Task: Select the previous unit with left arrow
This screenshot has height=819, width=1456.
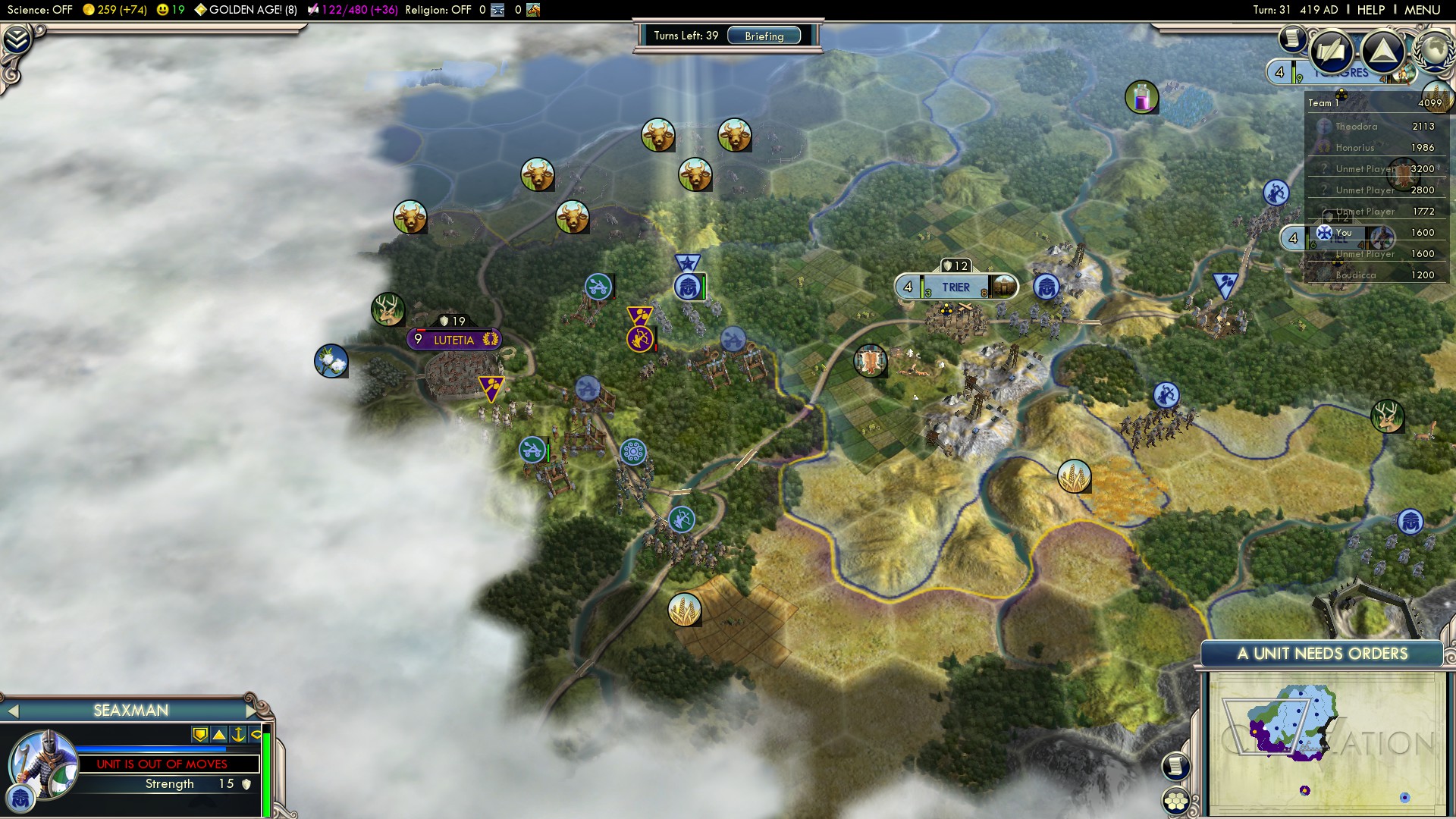Action: coord(13,711)
